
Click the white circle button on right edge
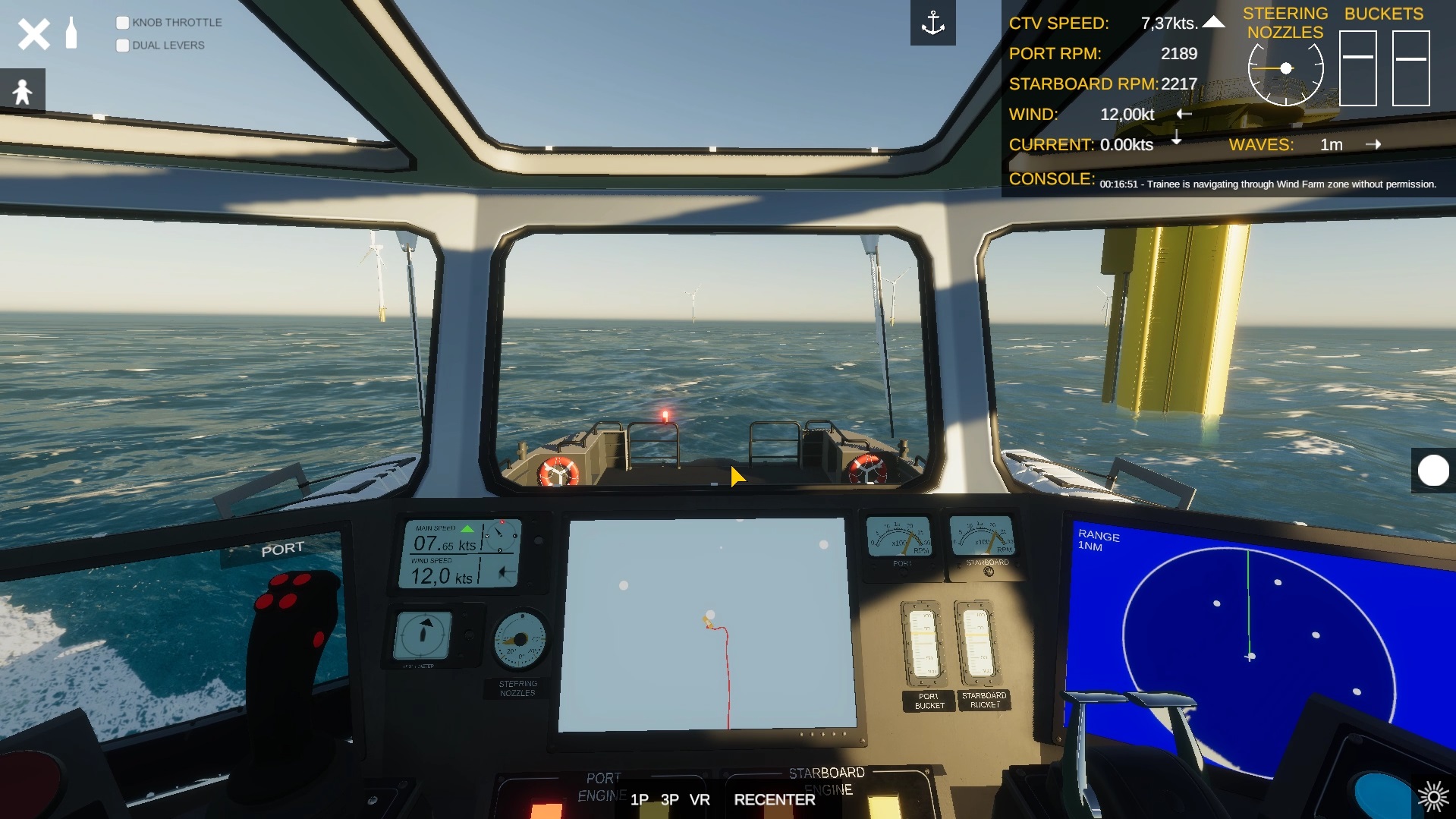pyautogui.click(x=1432, y=471)
